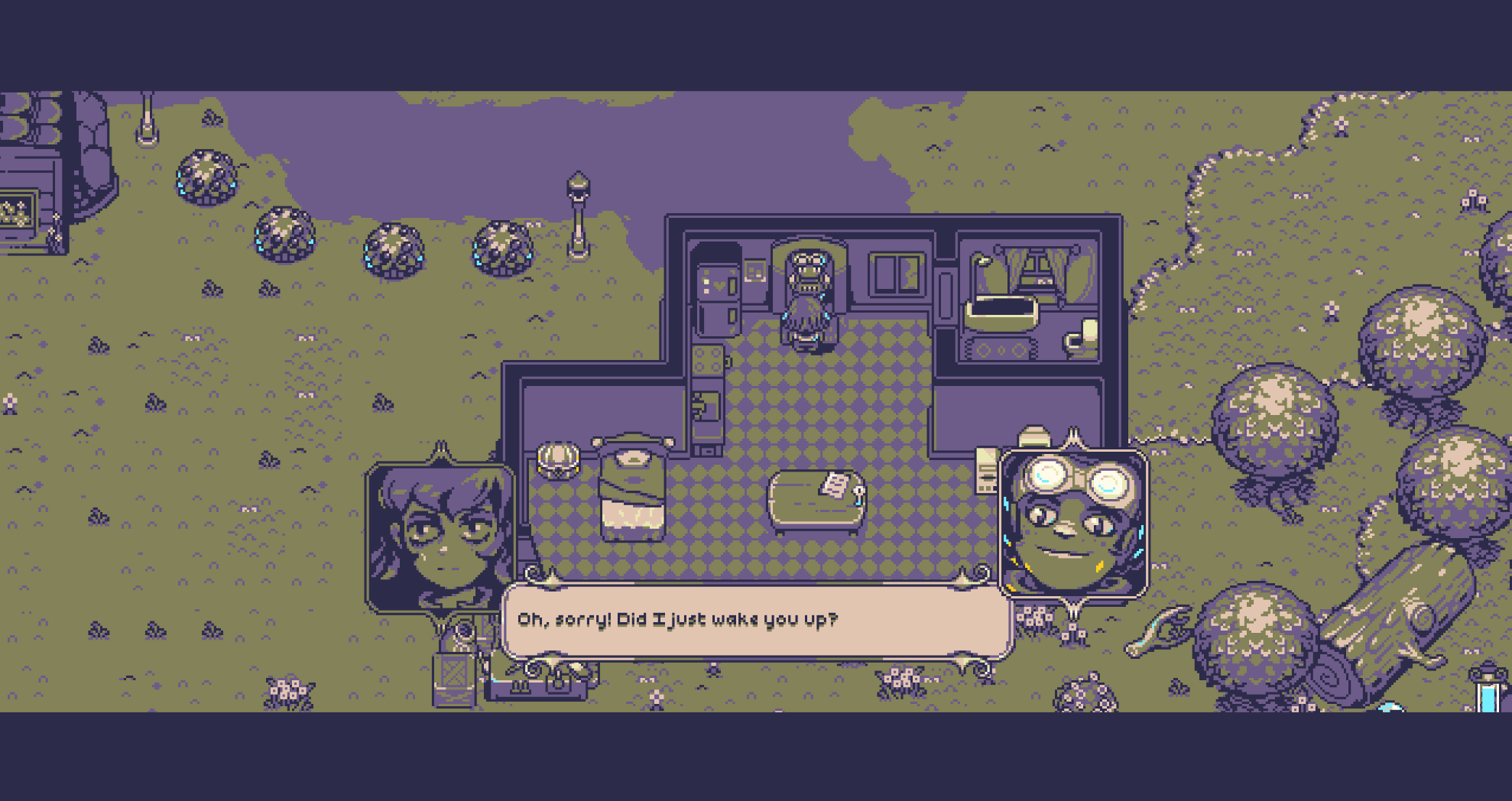Read the 'Did I just wake you up?' text

pyautogui.click(x=679, y=621)
